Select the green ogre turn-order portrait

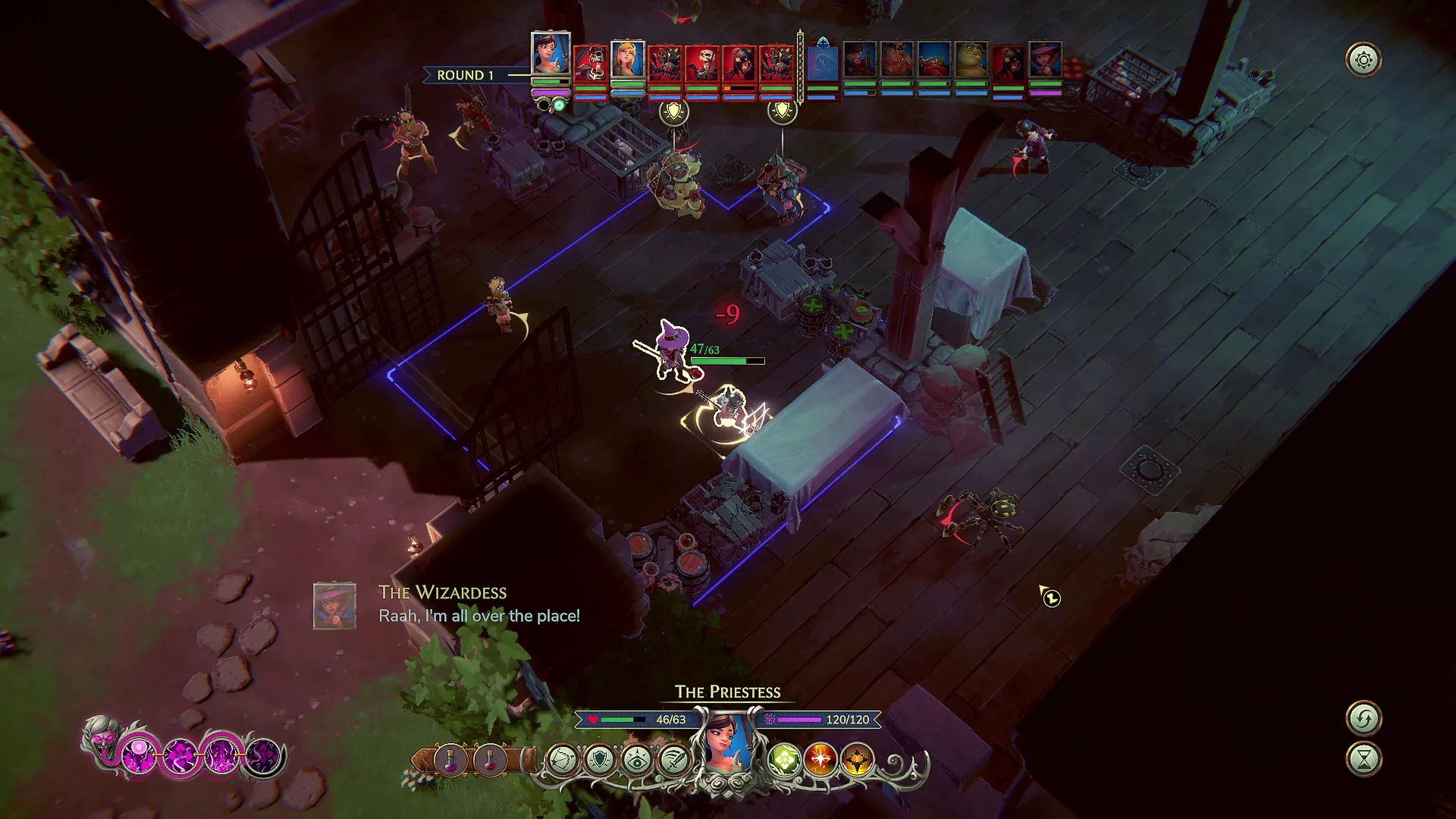pyautogui.click(x=971, y=61)
